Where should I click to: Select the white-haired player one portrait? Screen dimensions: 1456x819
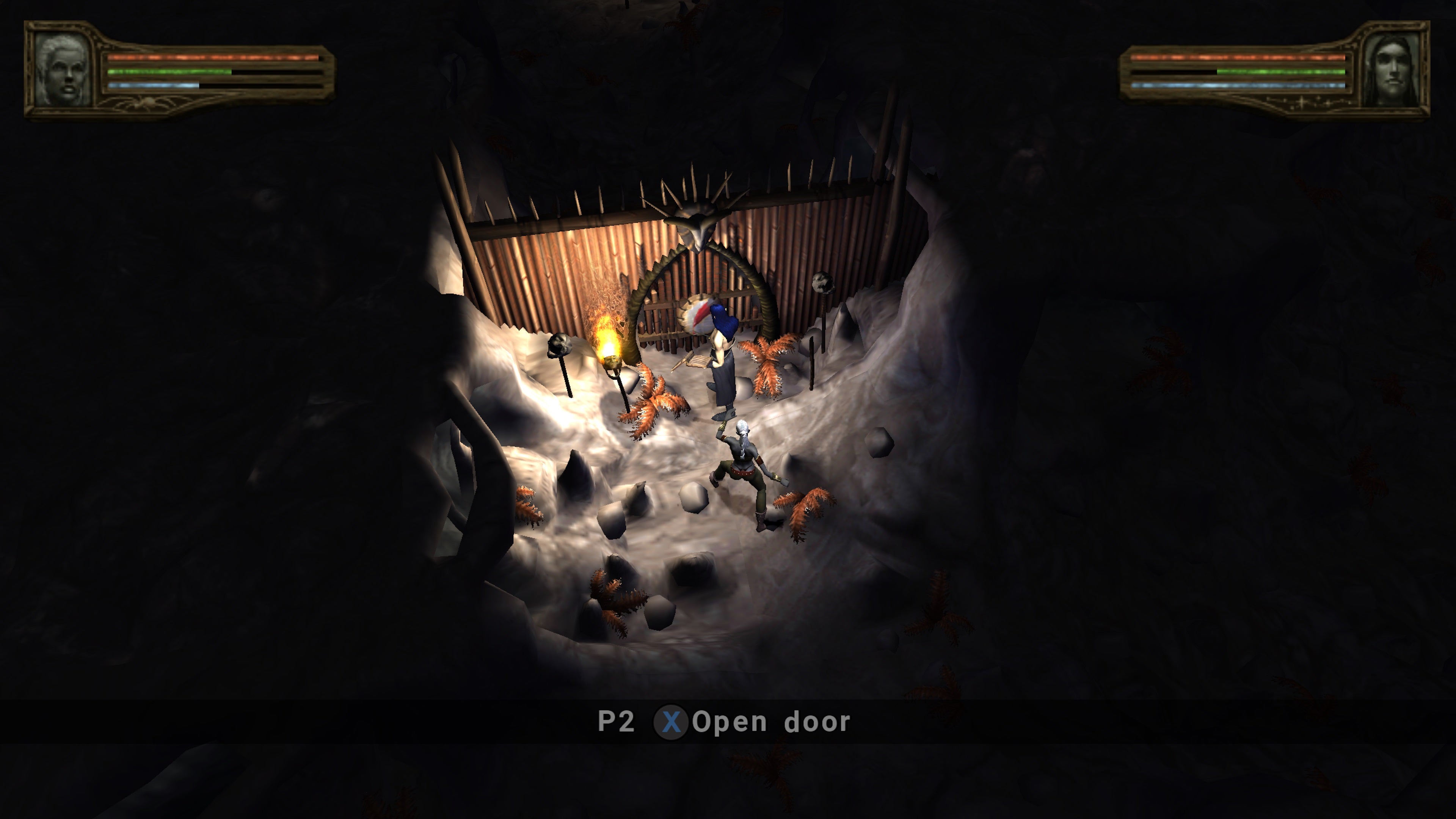click(62, 69)
